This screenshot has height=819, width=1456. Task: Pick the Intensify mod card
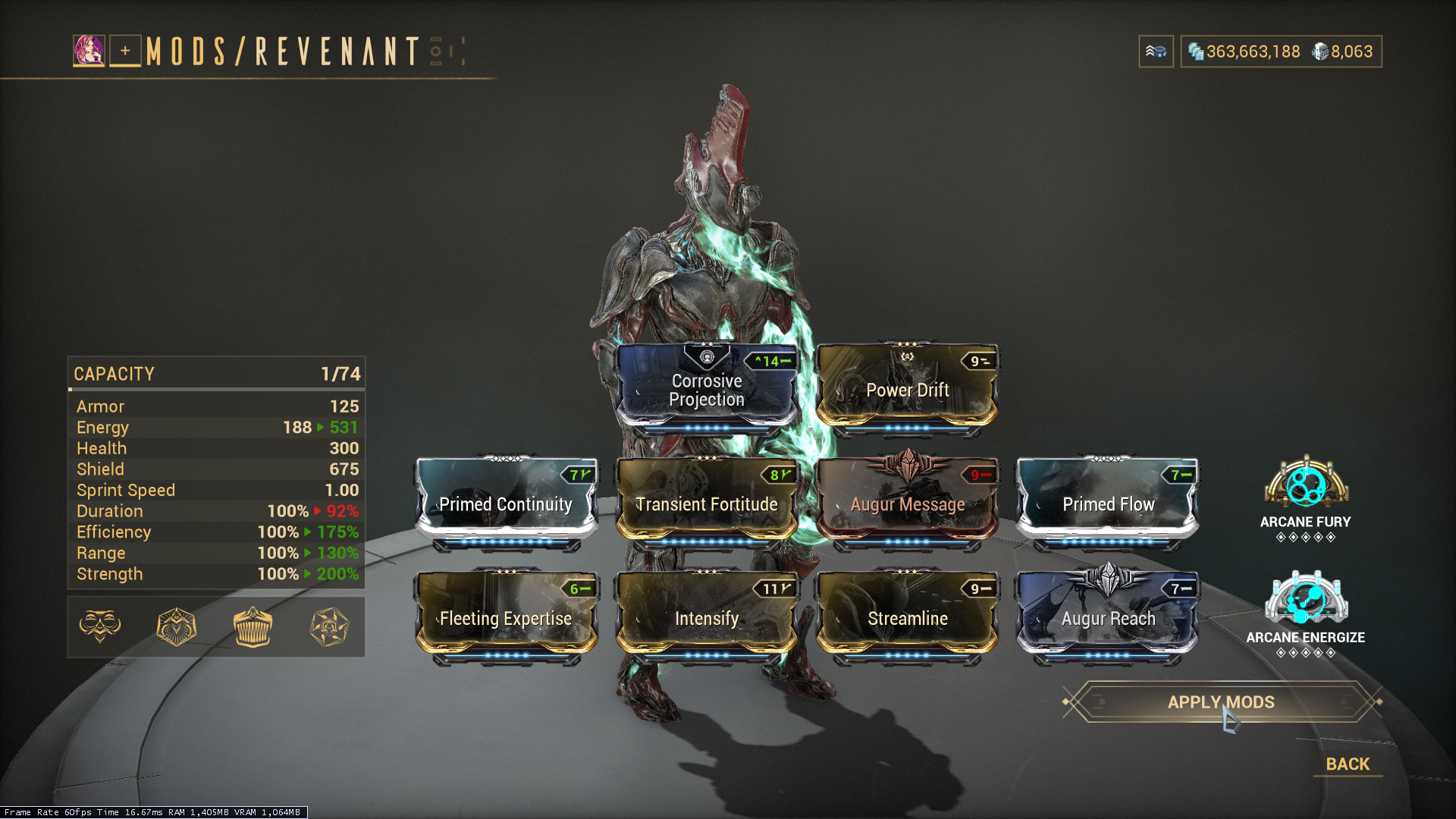(x=707, y=617)
